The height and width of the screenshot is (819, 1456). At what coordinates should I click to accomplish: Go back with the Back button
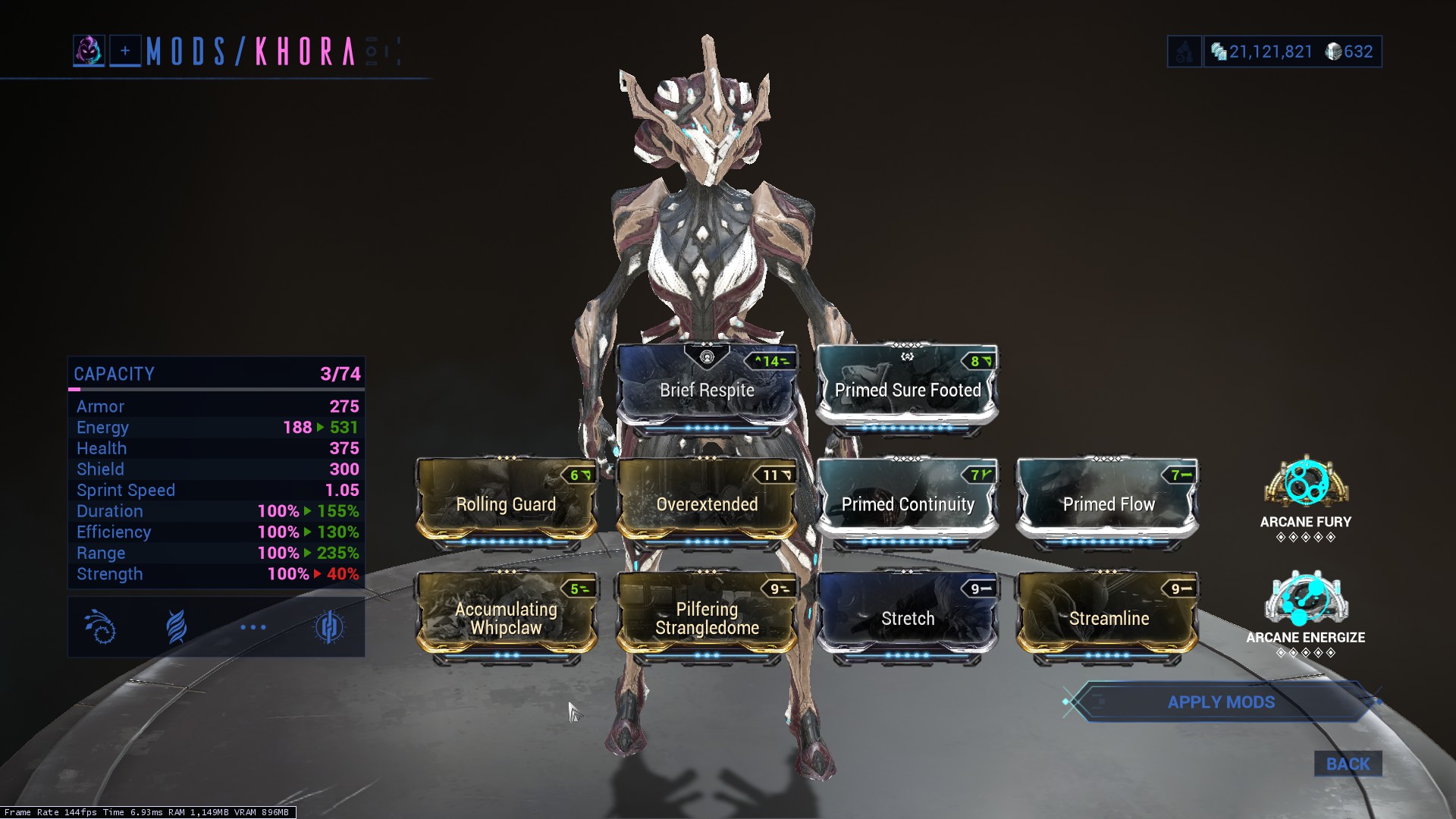(1348, 764)
